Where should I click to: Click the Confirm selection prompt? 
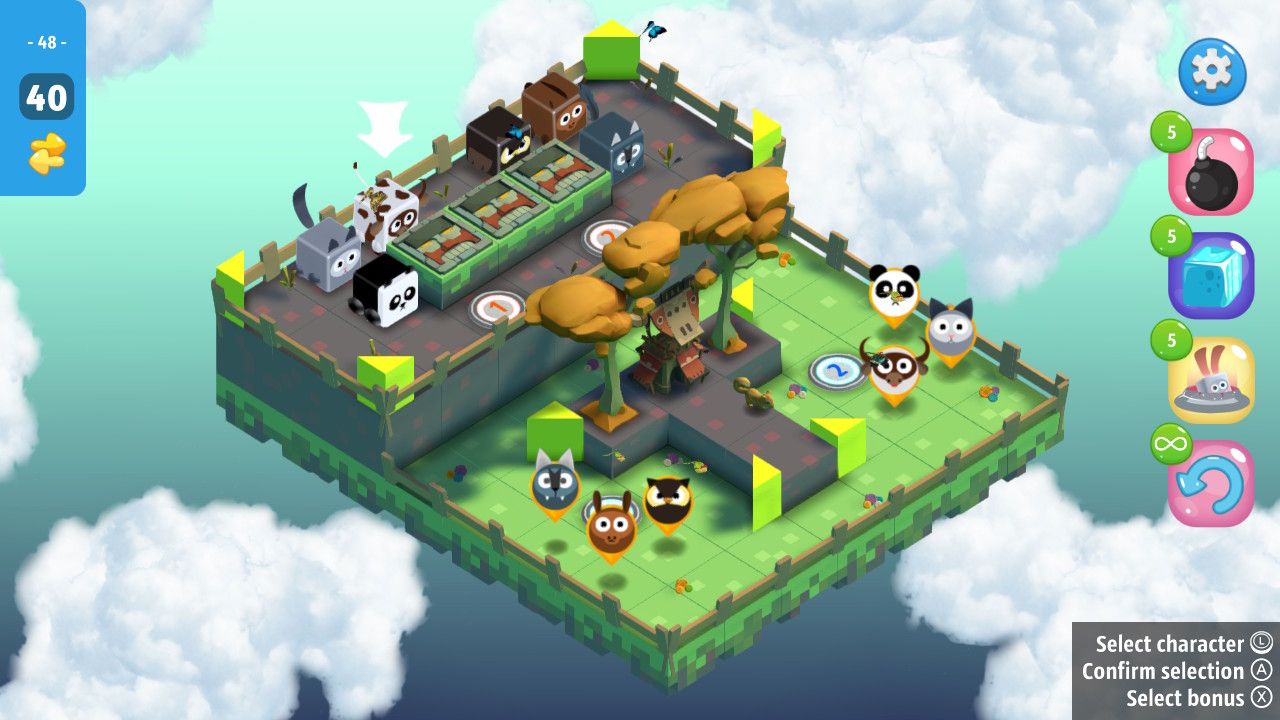tap(1163, 671)
